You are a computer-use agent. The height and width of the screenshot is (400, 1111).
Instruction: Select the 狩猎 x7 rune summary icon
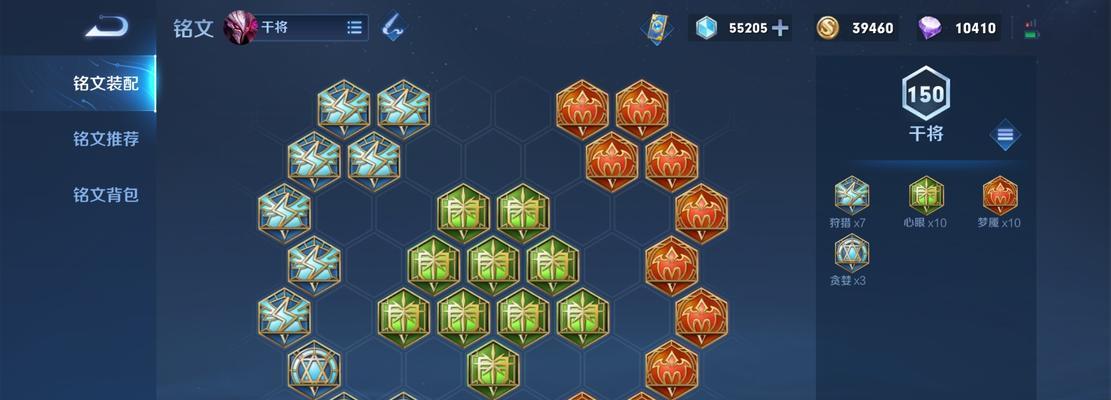pyautogui.click(x=852, y=195)
